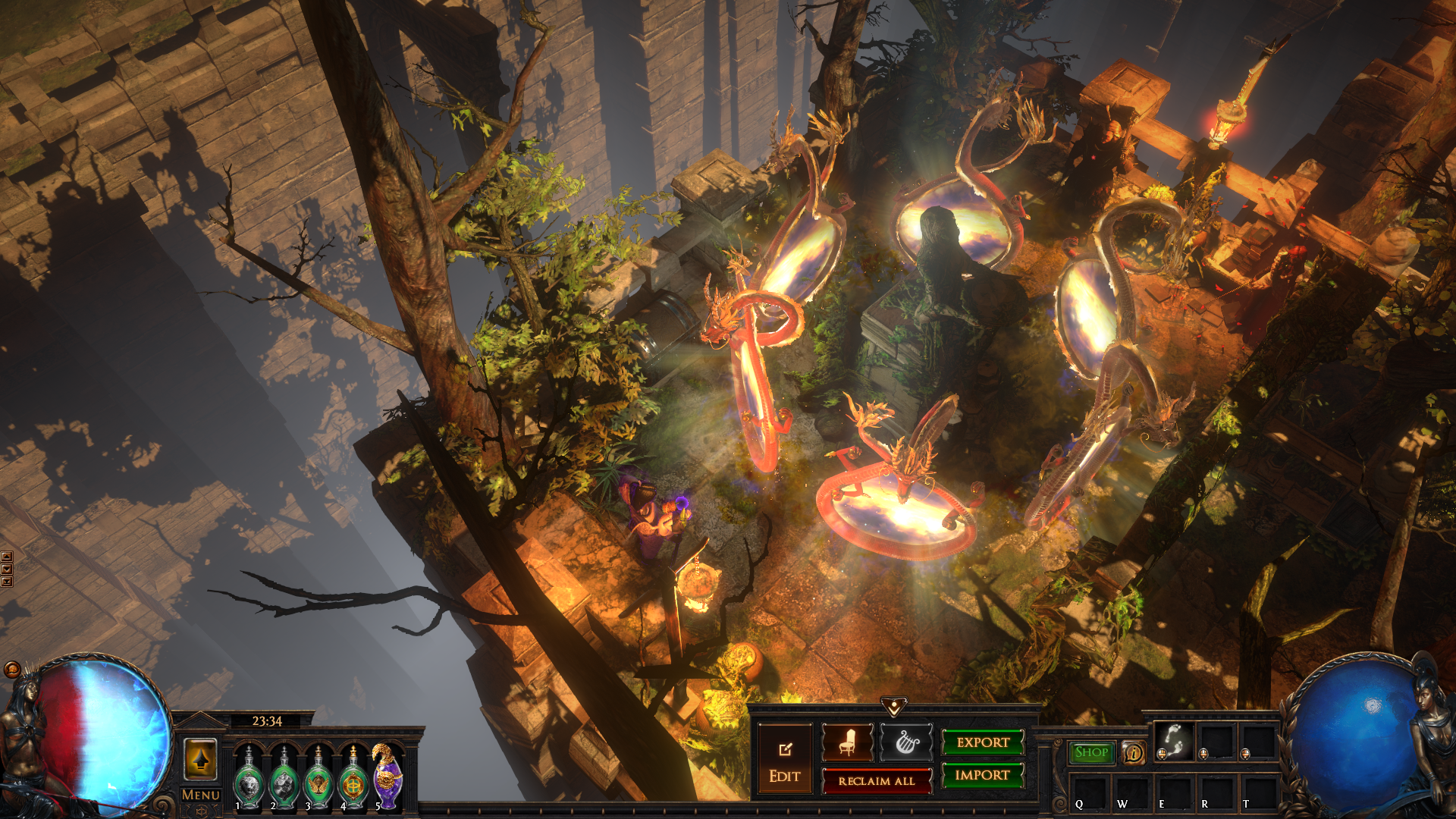
Task: Export the hideout layout
Action: 983,742
